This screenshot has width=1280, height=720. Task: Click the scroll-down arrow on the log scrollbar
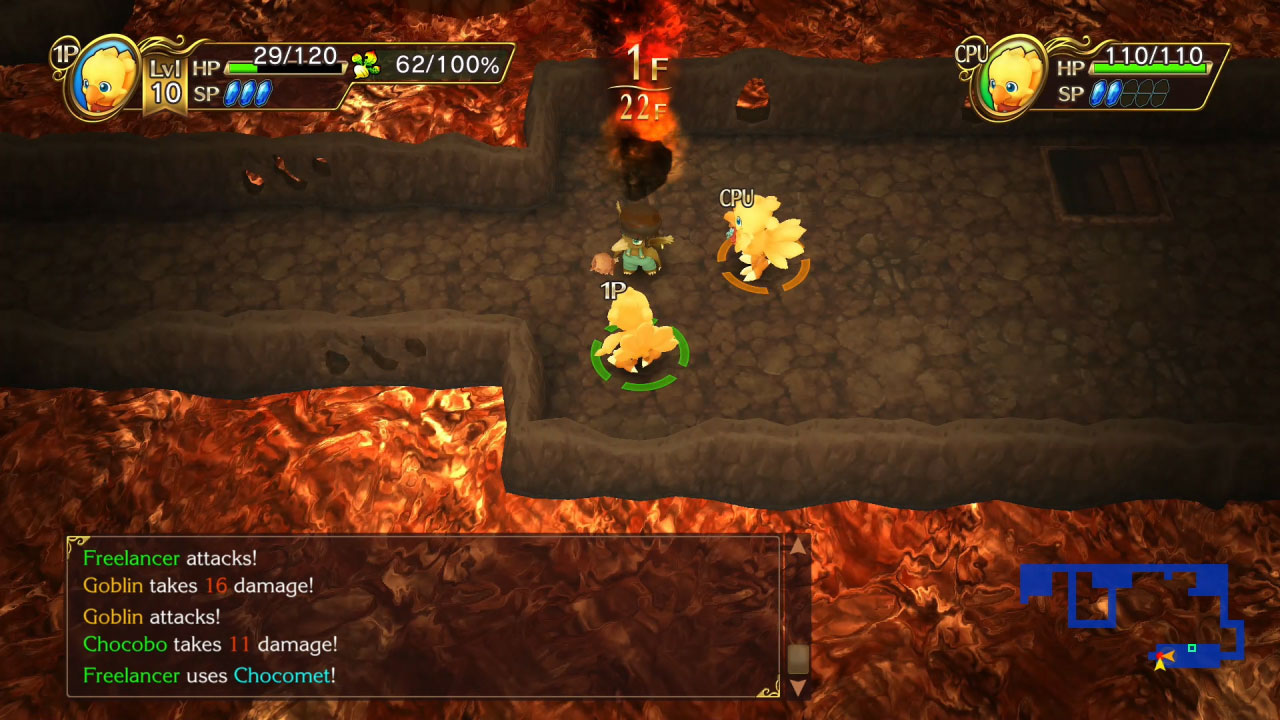[797, 688]
